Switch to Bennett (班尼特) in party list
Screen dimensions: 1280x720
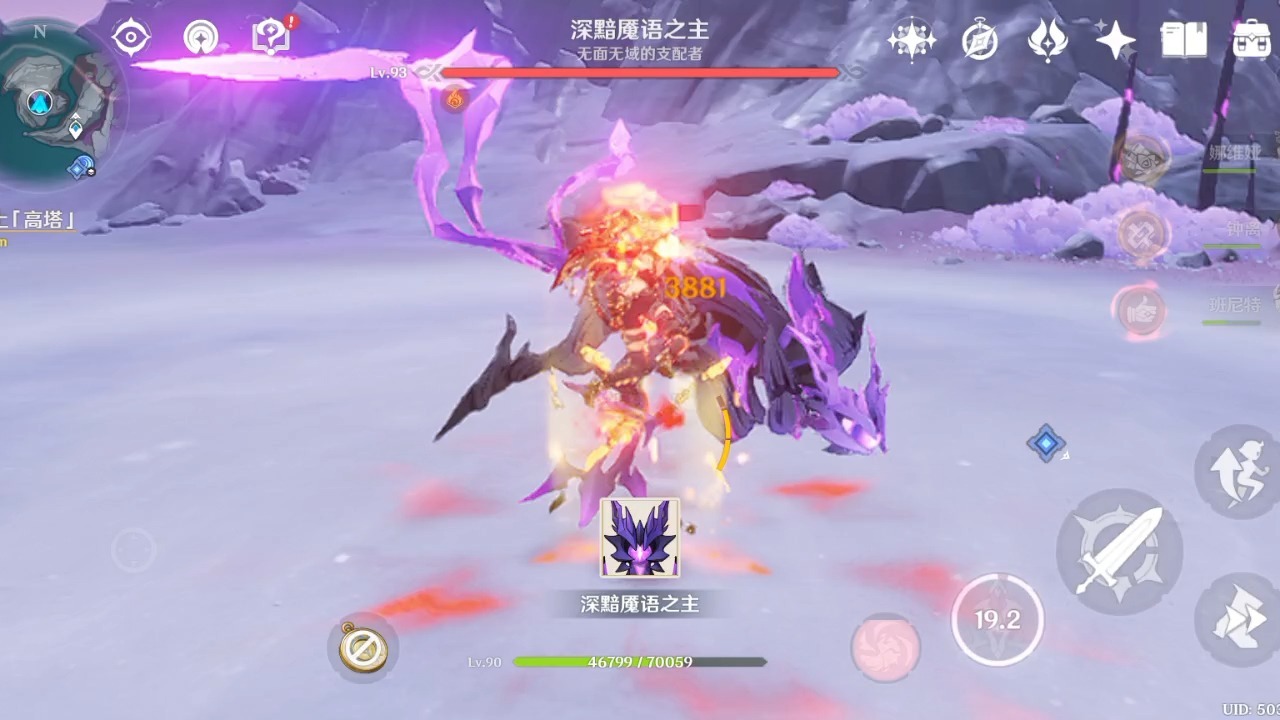pos(1140,308)
